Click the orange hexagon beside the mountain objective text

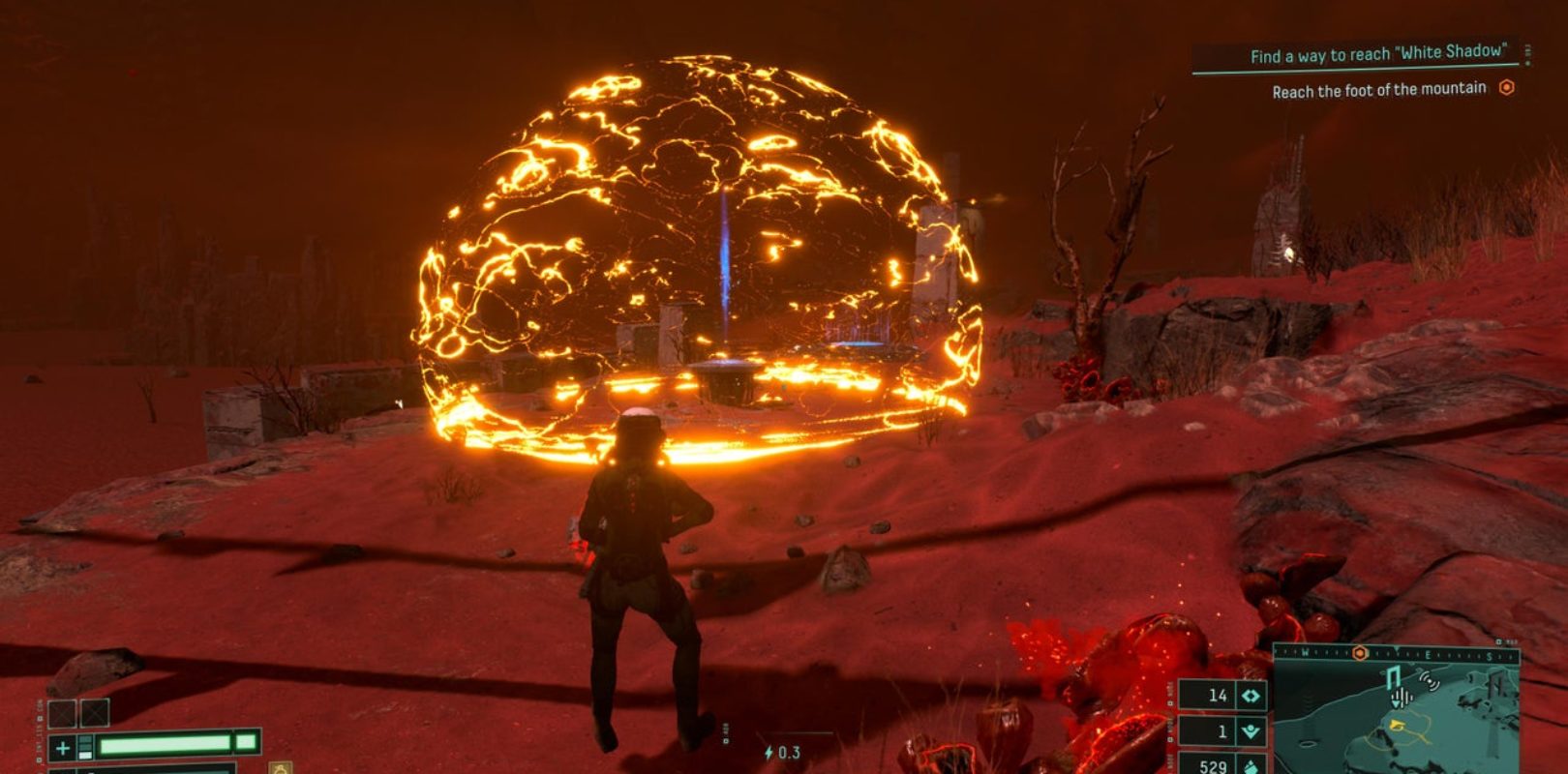click(x=1508, y=89)
